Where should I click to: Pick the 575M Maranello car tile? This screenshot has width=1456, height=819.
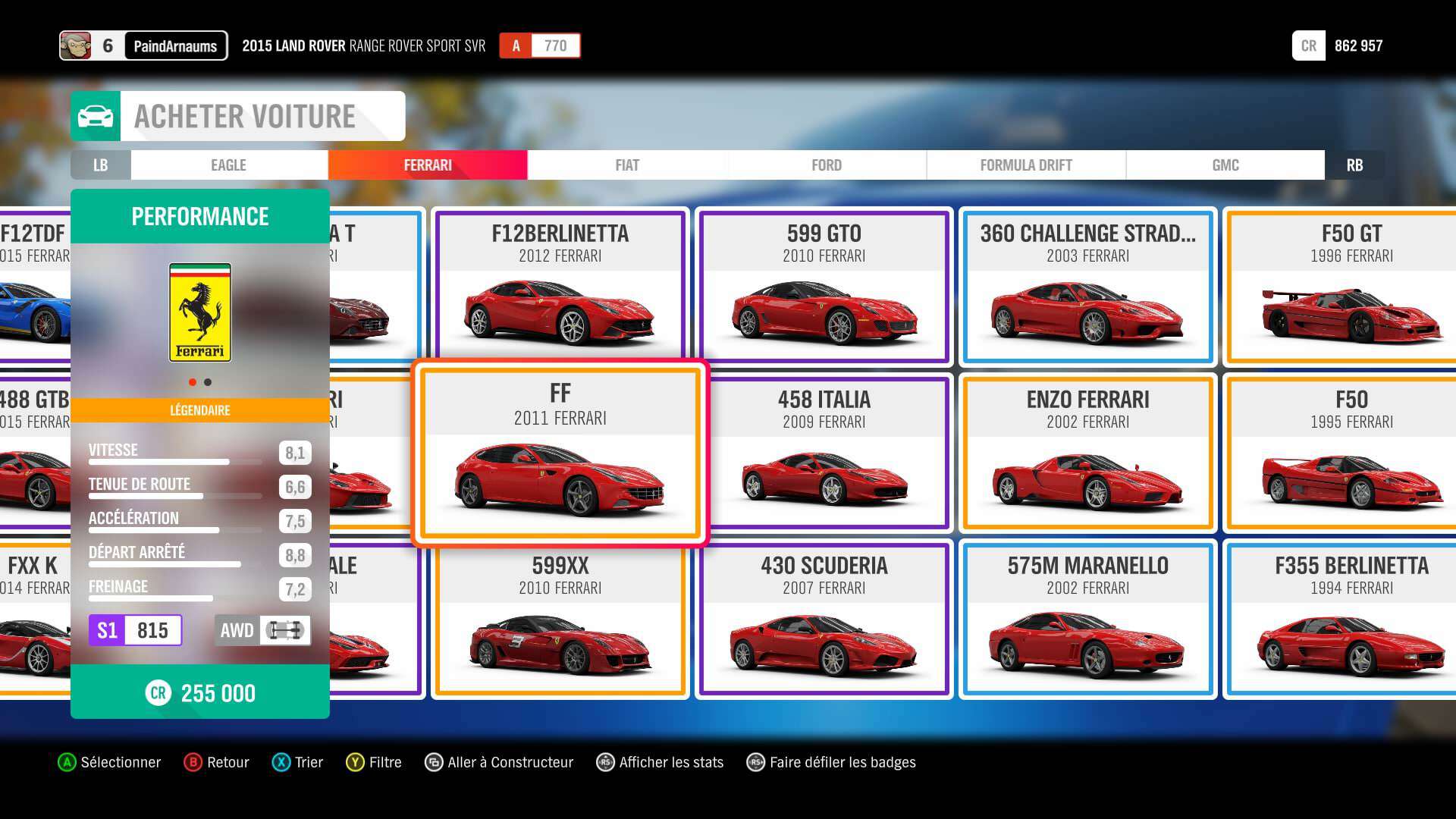1087,619
